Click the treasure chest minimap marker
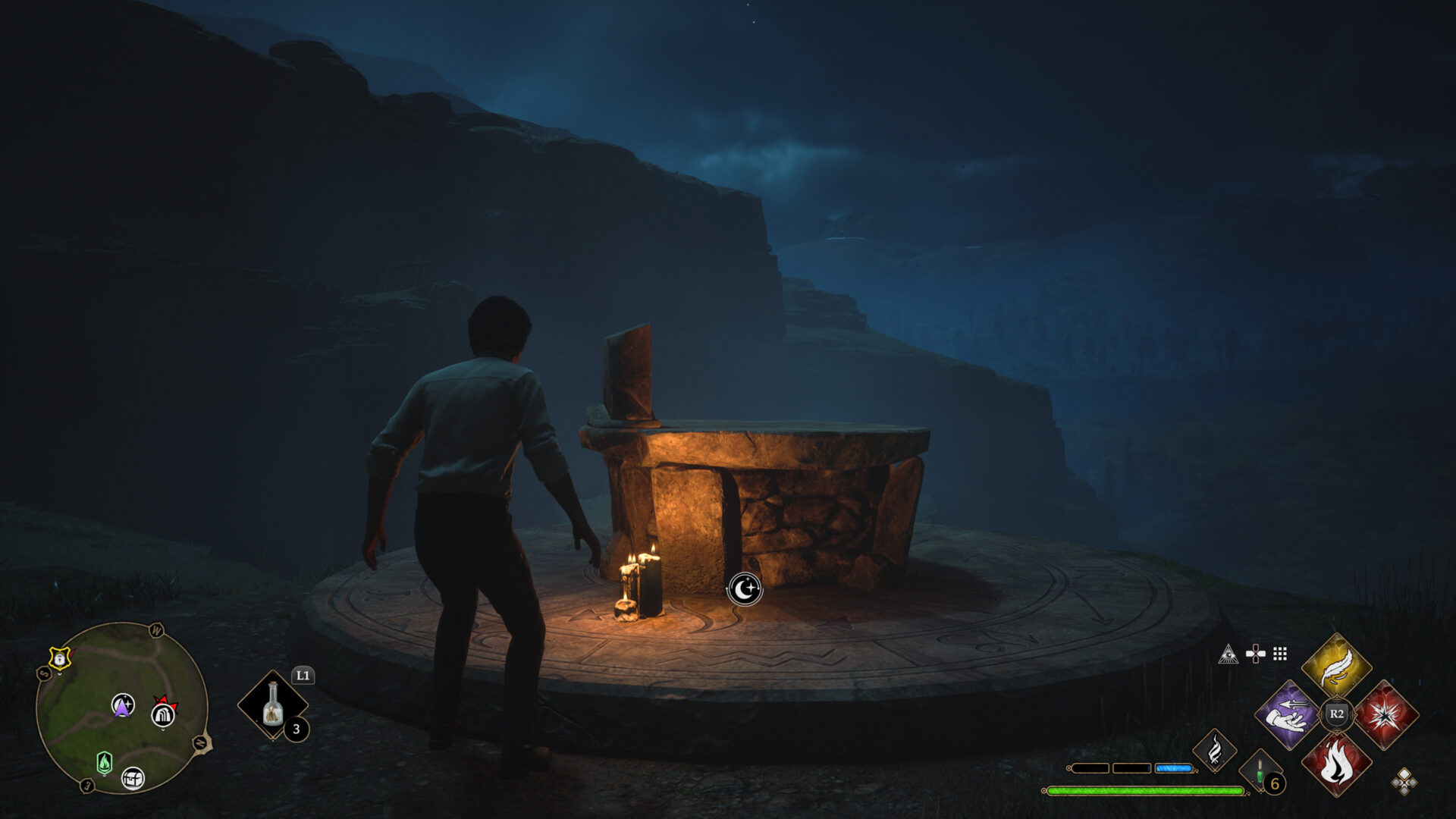The image size is (1456, 819). click(133, 778)
